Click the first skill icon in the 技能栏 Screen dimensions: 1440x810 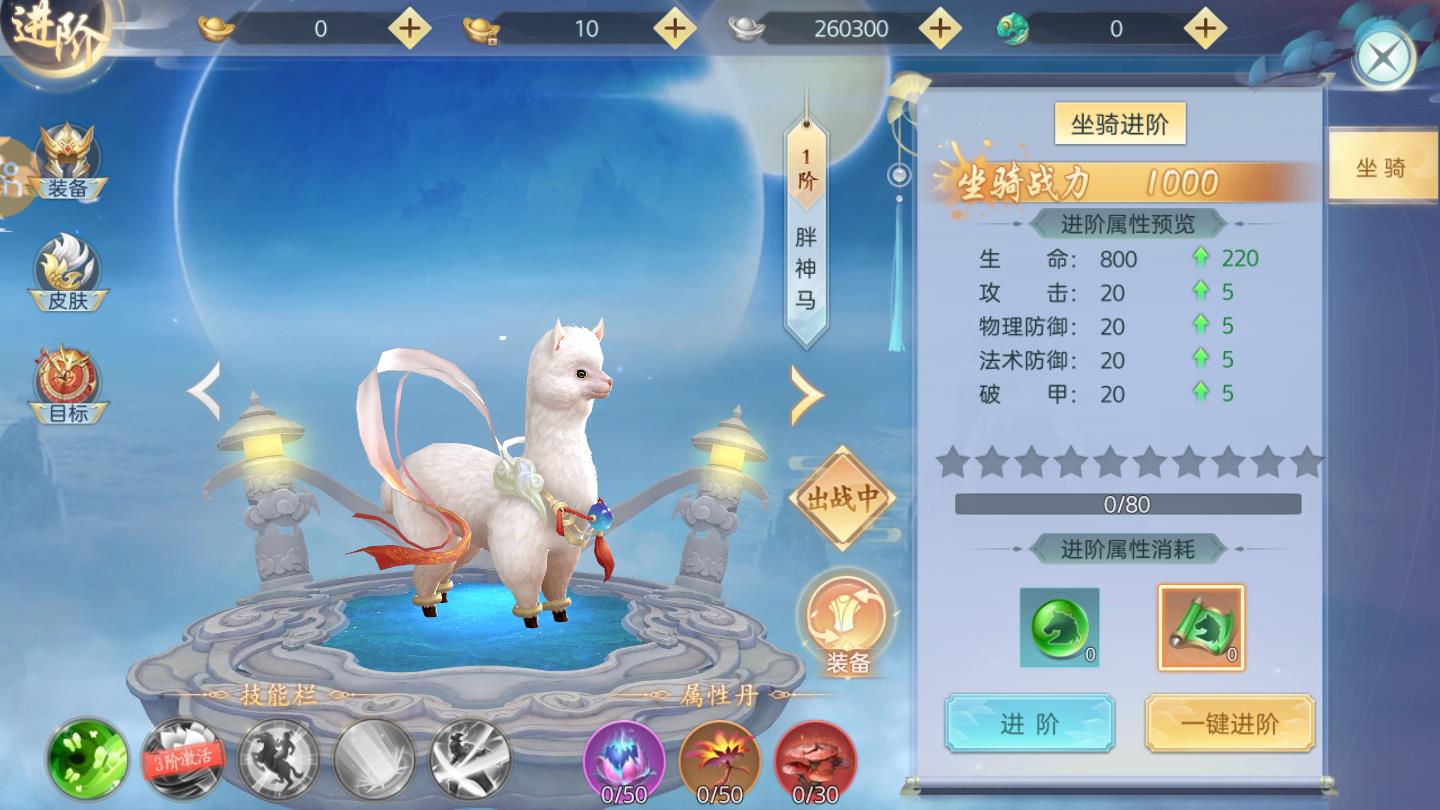pos(88,762)
